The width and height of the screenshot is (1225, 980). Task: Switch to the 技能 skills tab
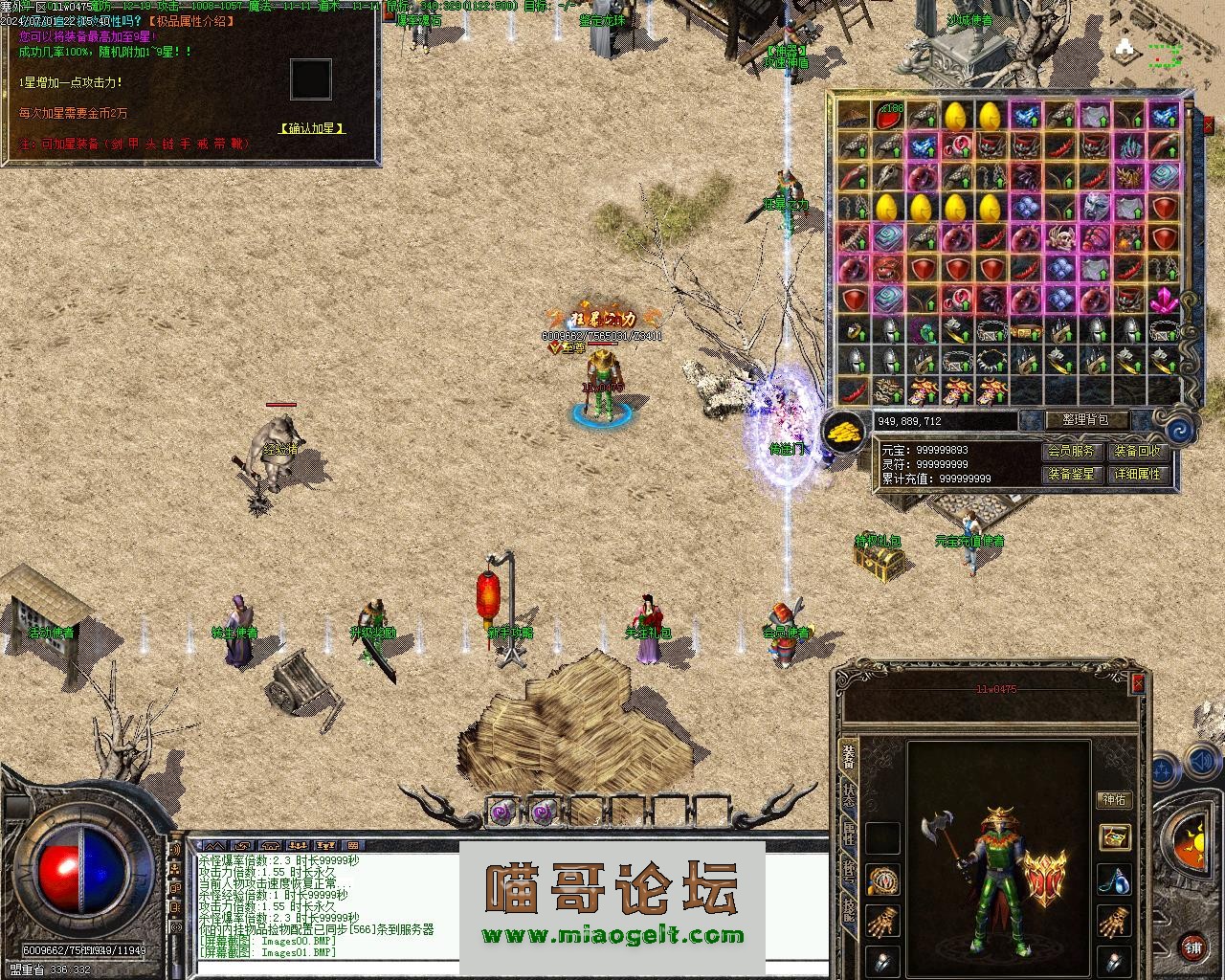tap(849, 910)
